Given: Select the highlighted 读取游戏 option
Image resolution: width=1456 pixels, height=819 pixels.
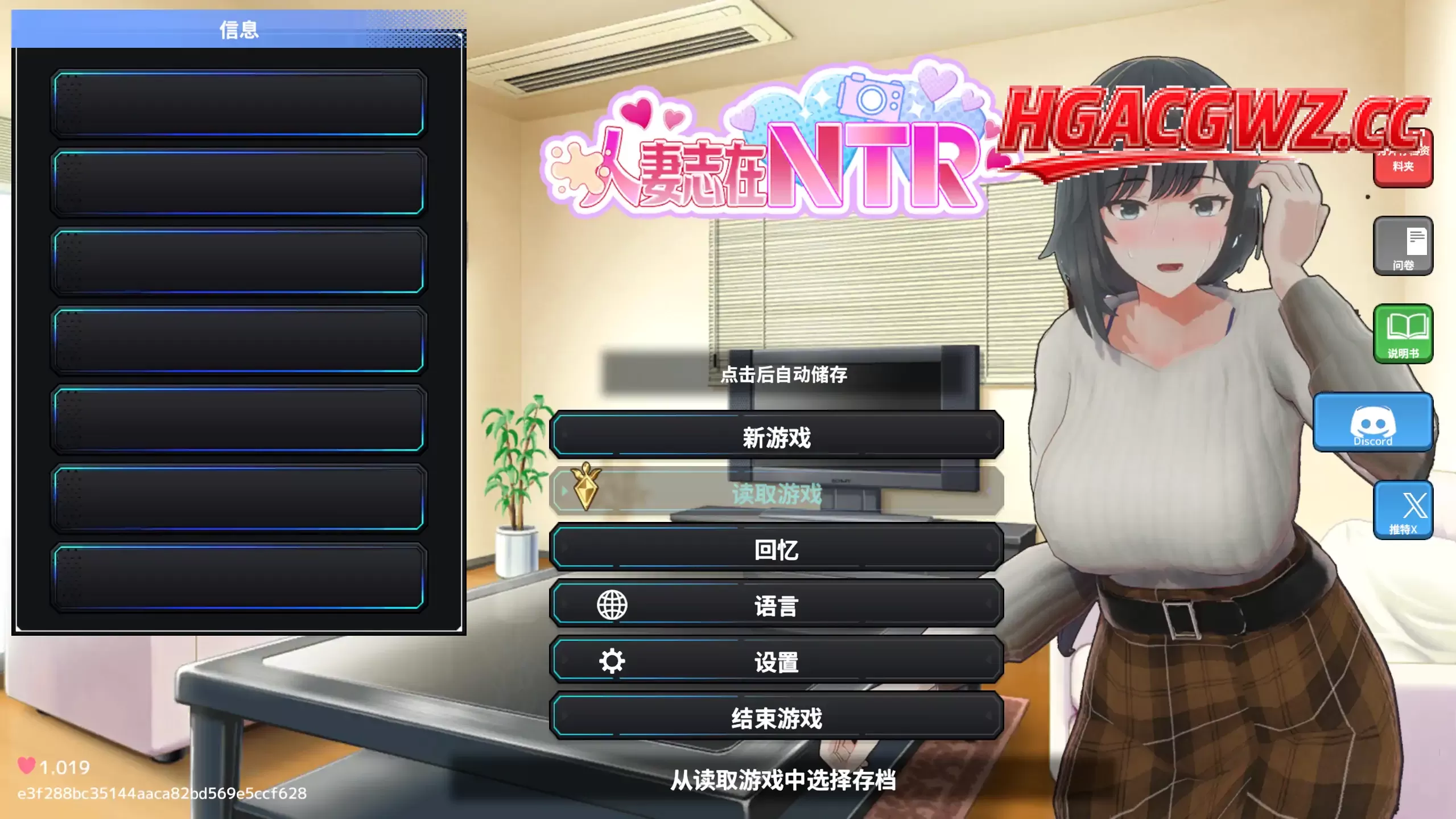Looking at the screenshot, I should pyautogui.click(x=779, y=493).
